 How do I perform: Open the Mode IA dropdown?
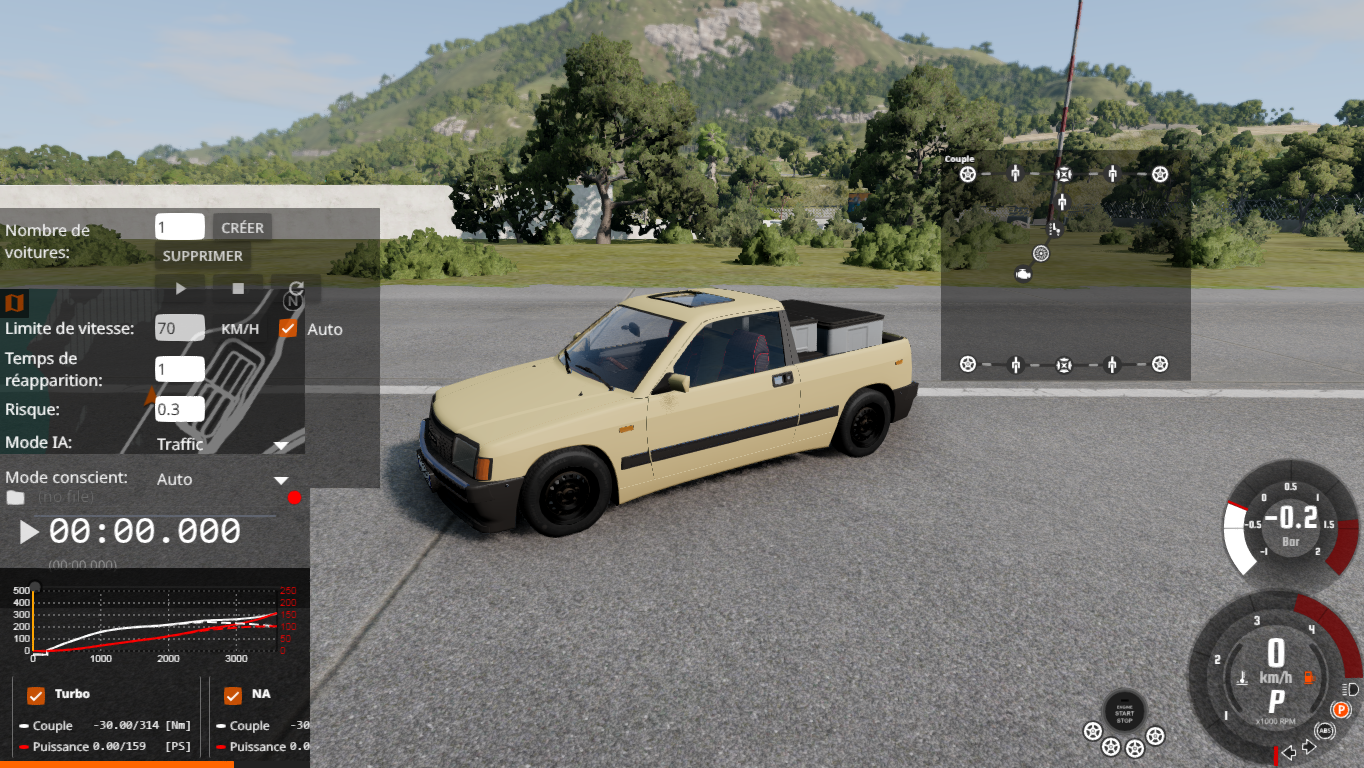pos(222,444)
